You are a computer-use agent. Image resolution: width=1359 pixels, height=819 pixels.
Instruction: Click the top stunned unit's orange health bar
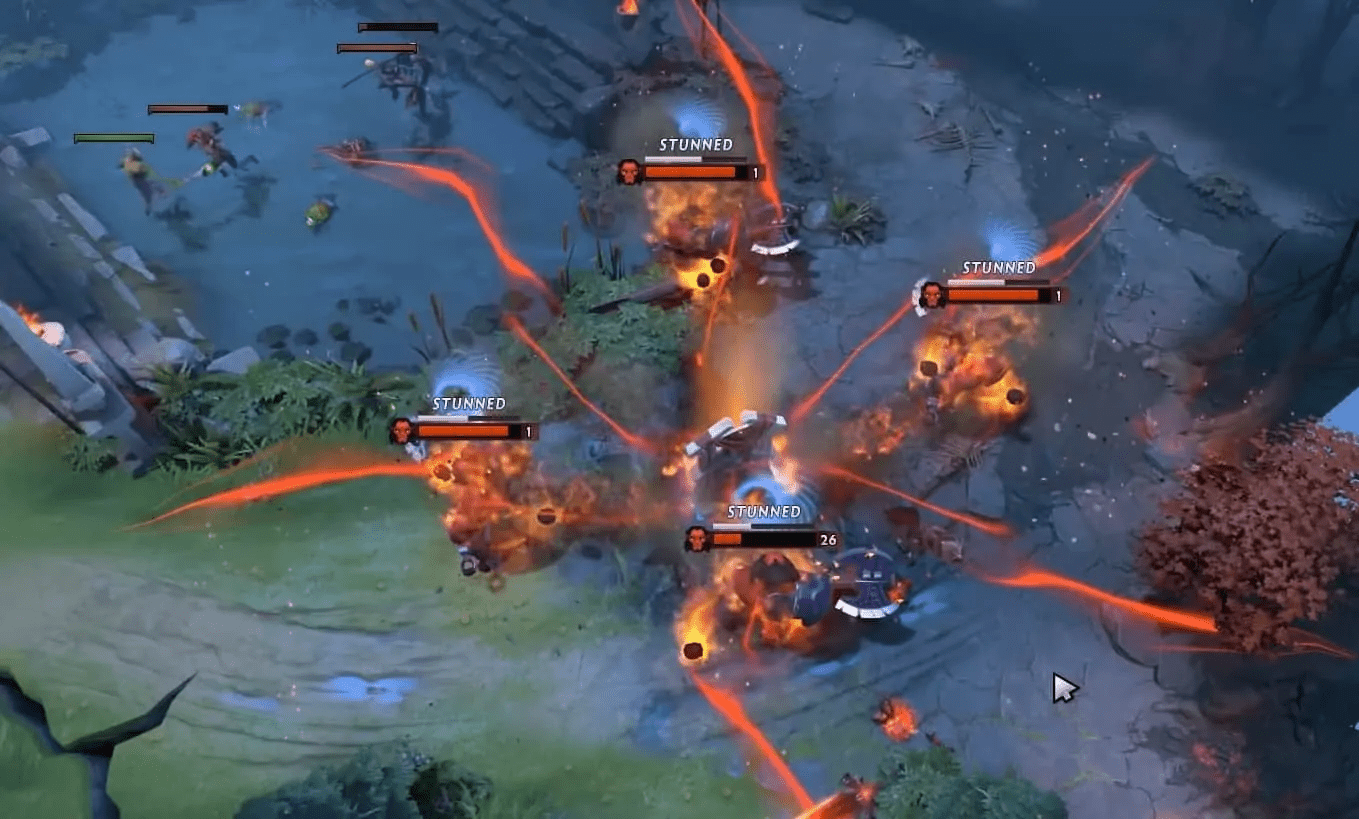(690, 170)
